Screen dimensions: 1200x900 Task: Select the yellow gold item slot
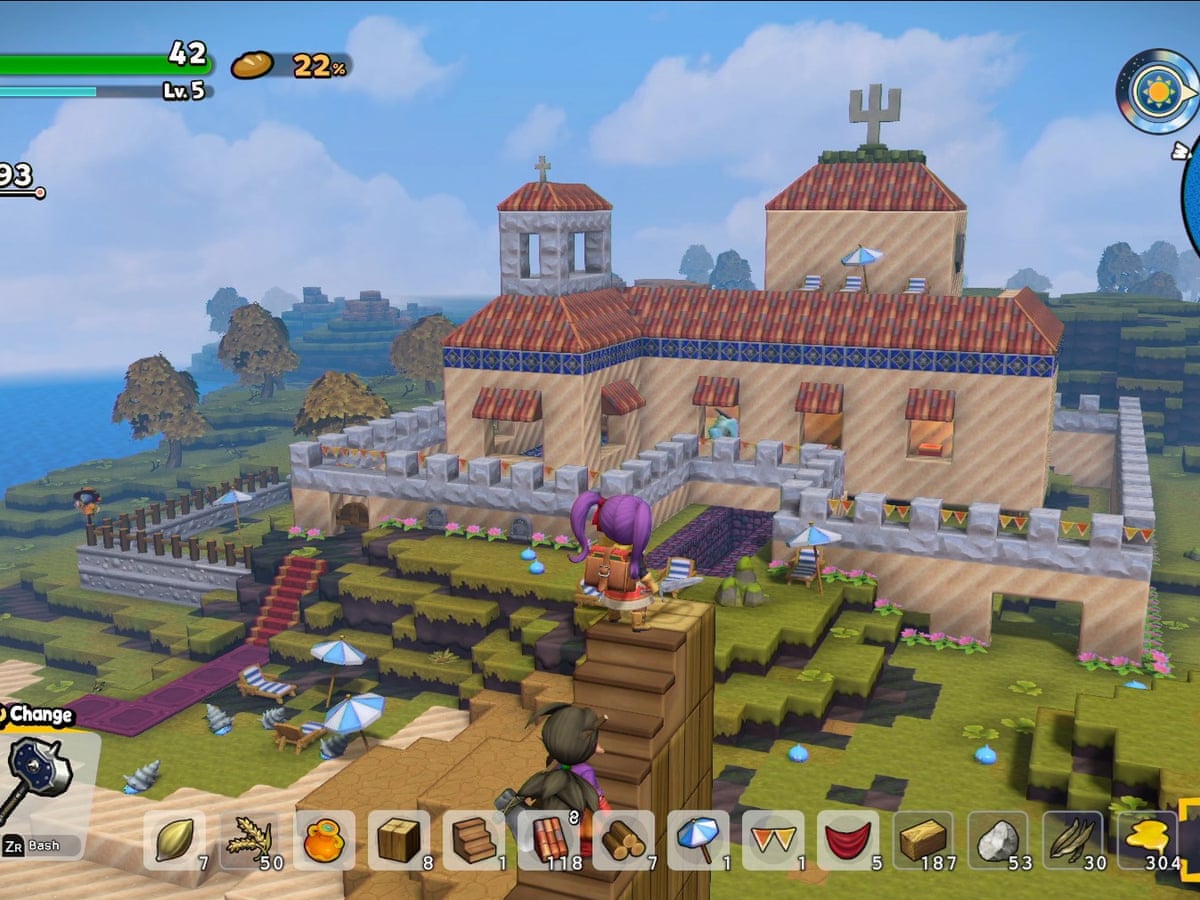[x=1148, y=840]
